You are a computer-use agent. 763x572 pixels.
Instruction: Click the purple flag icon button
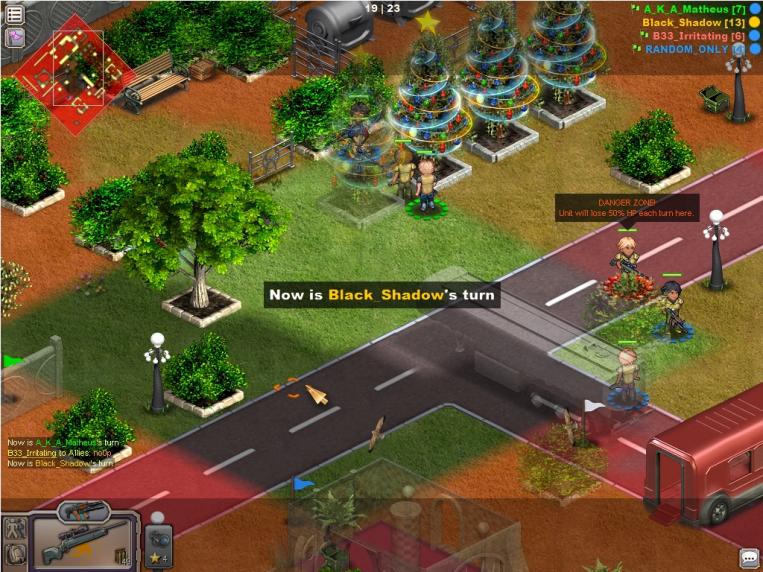click(x=15, y=38)
